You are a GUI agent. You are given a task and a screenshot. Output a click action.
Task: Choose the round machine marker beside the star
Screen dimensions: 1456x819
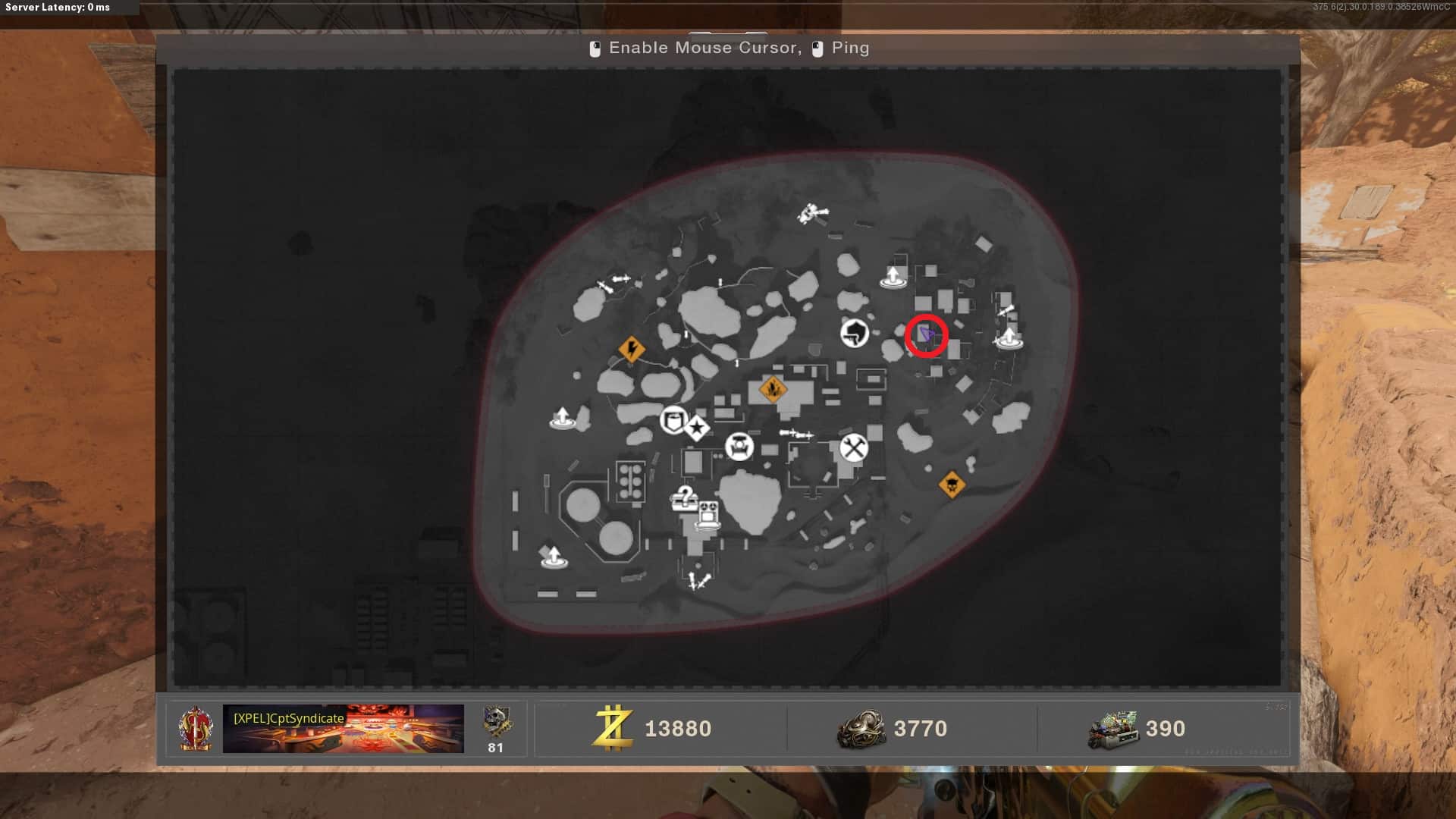739,446
